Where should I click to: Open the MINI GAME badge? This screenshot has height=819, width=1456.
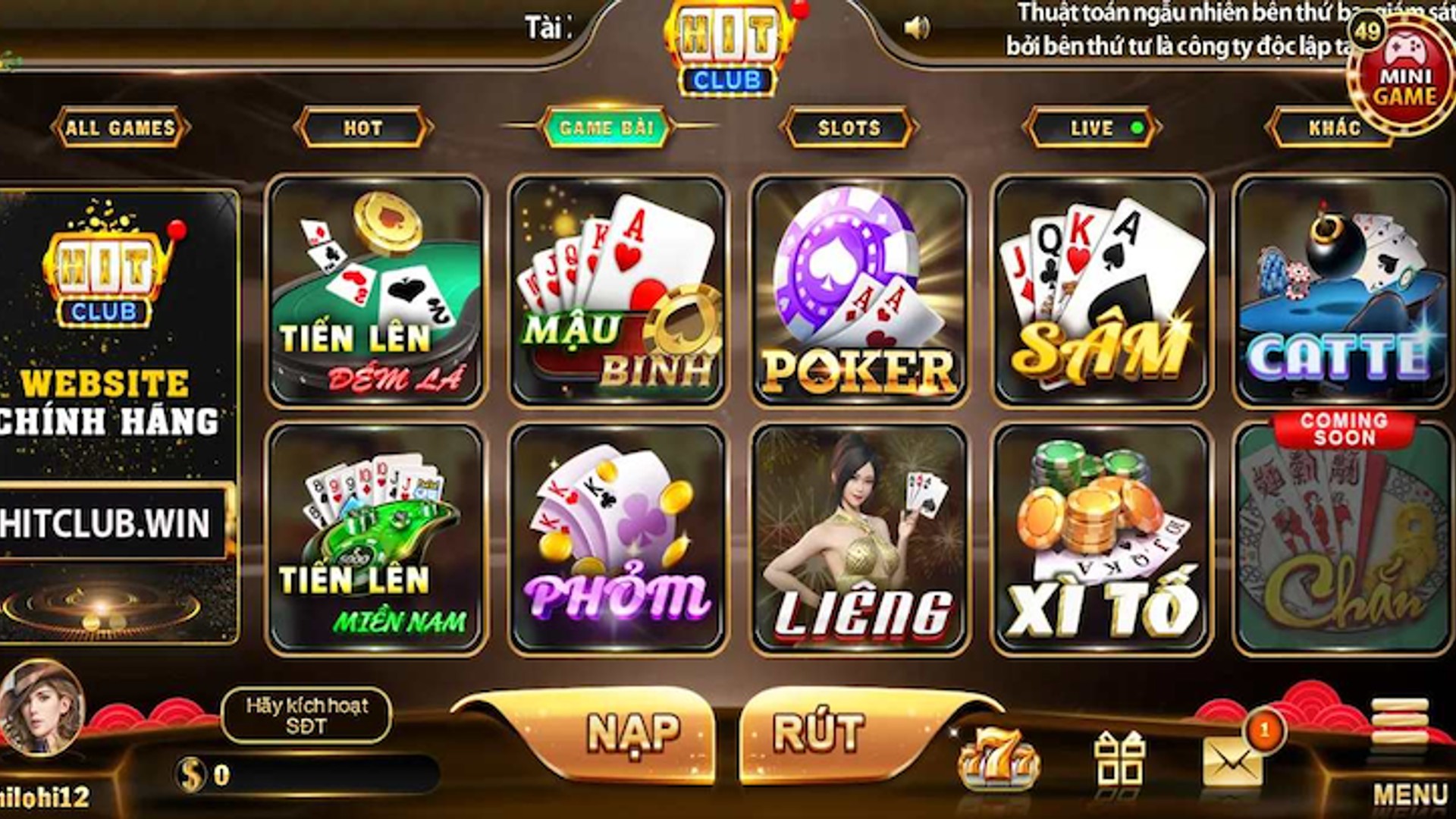1404,76
